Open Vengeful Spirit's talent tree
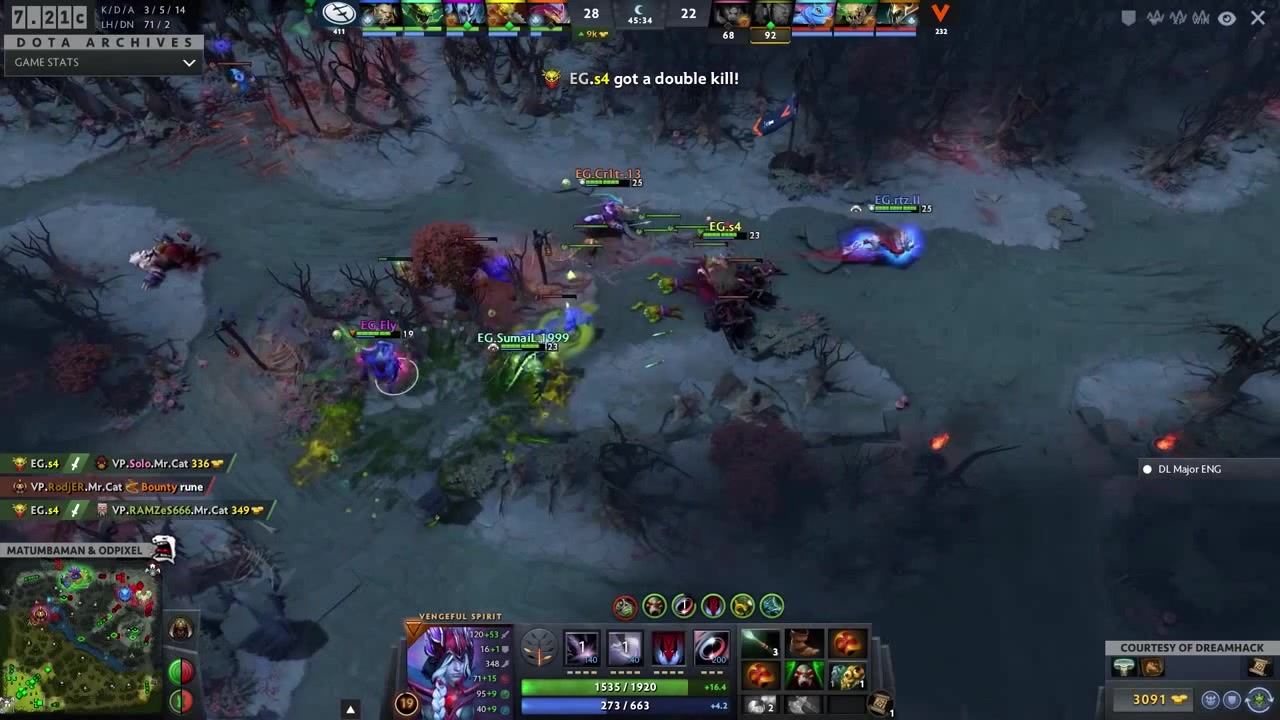 pyautogui.click(x=540, y=648)
